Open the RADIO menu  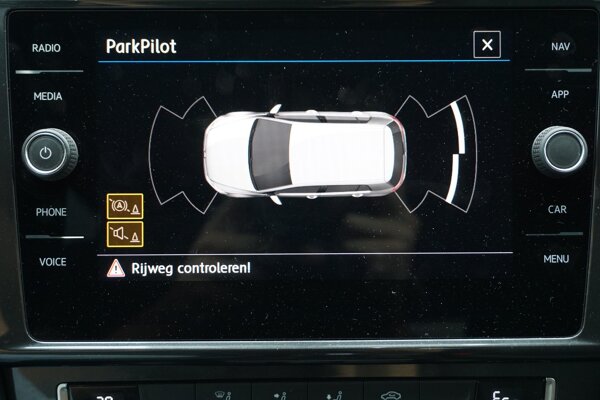(x=47, y=48)
